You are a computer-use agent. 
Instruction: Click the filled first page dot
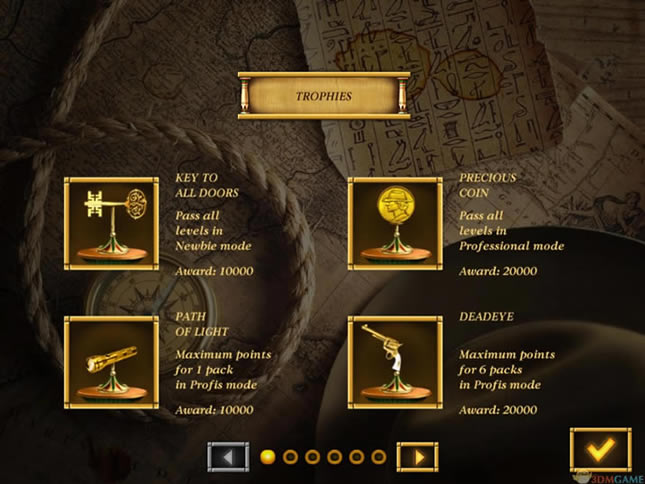click(x=268, y=457)
